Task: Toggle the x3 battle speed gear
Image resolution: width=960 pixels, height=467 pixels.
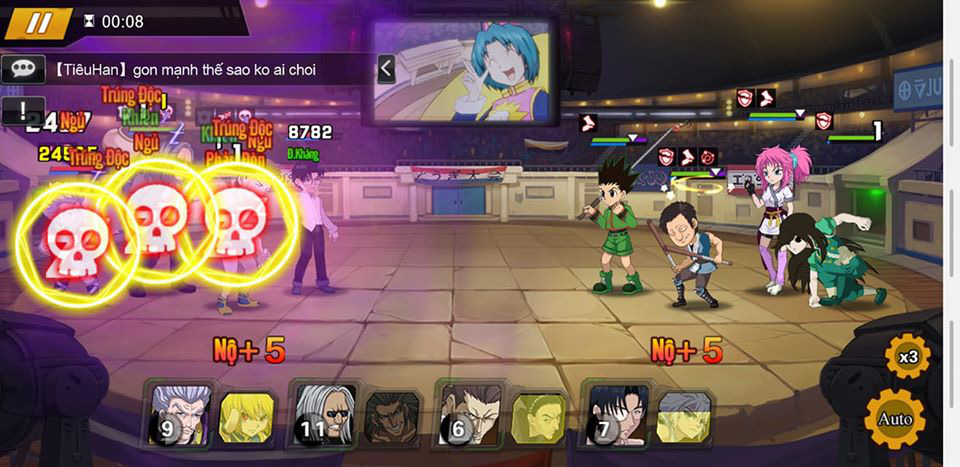Action: point(907,356)
